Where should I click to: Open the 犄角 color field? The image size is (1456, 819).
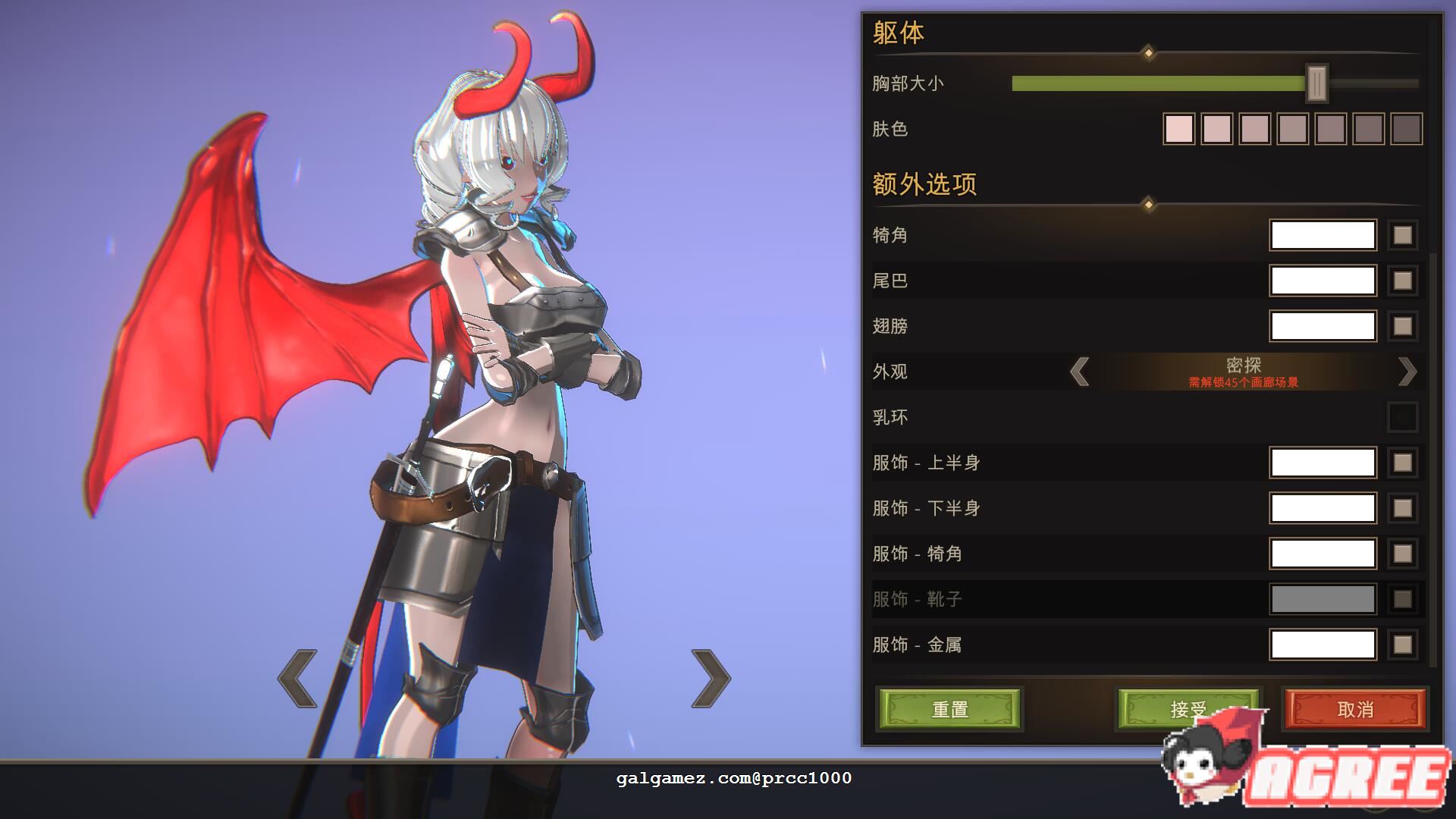[x=1323, y=235]
